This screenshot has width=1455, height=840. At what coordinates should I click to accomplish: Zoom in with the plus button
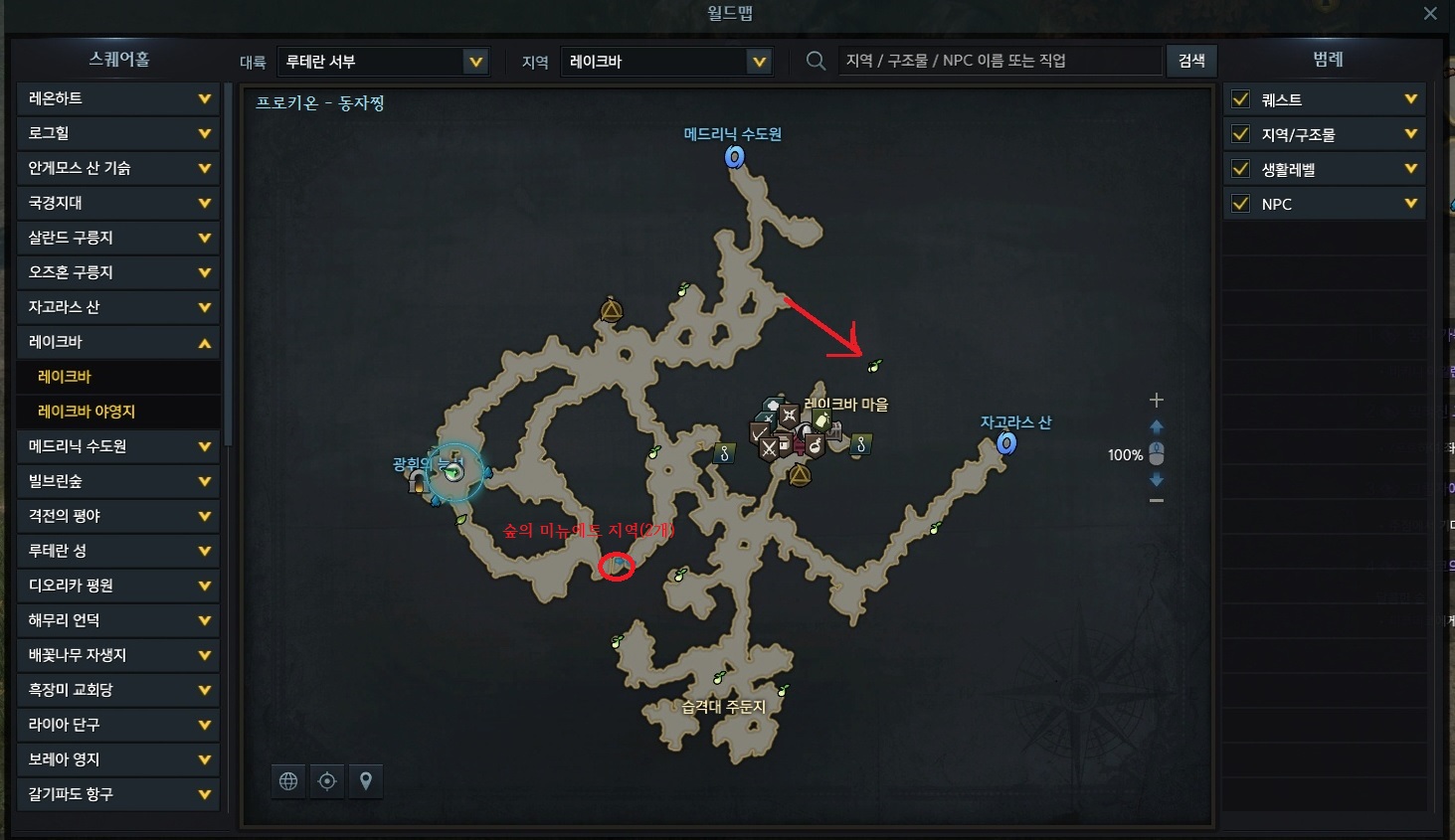tap(1156, 400)
